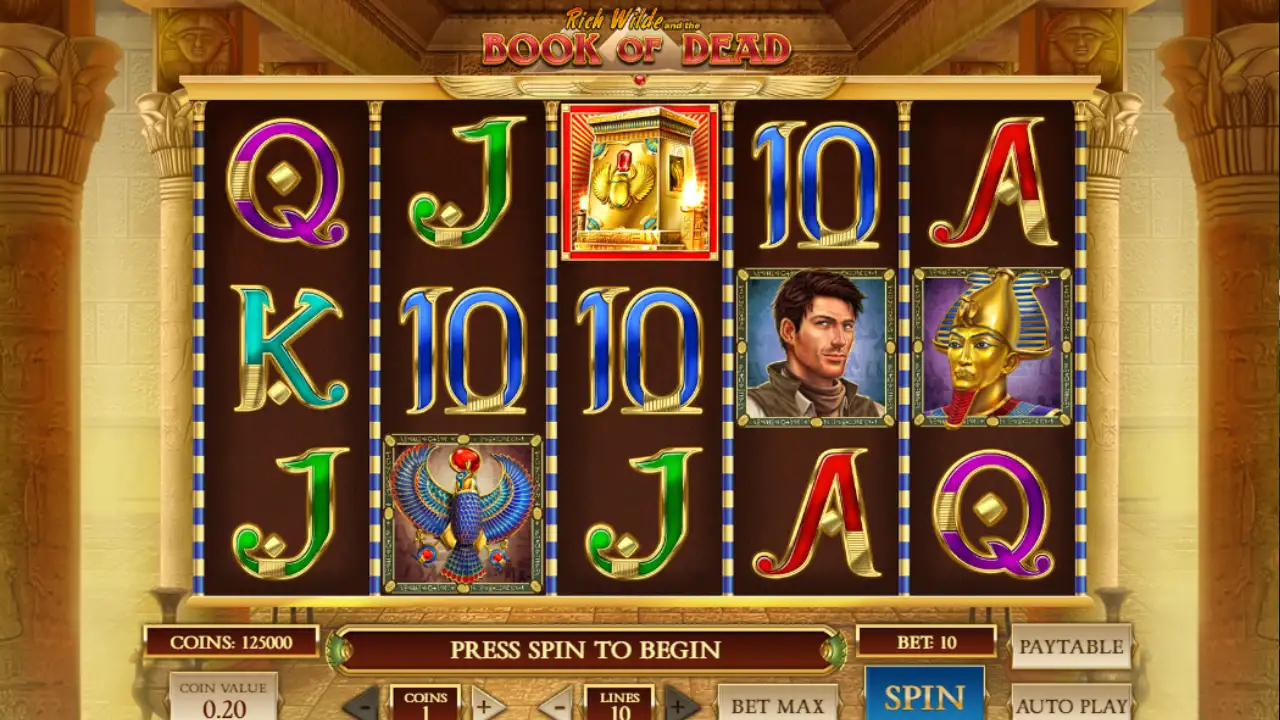
Task: Decrease the number of lines
Action: (556, 704)
